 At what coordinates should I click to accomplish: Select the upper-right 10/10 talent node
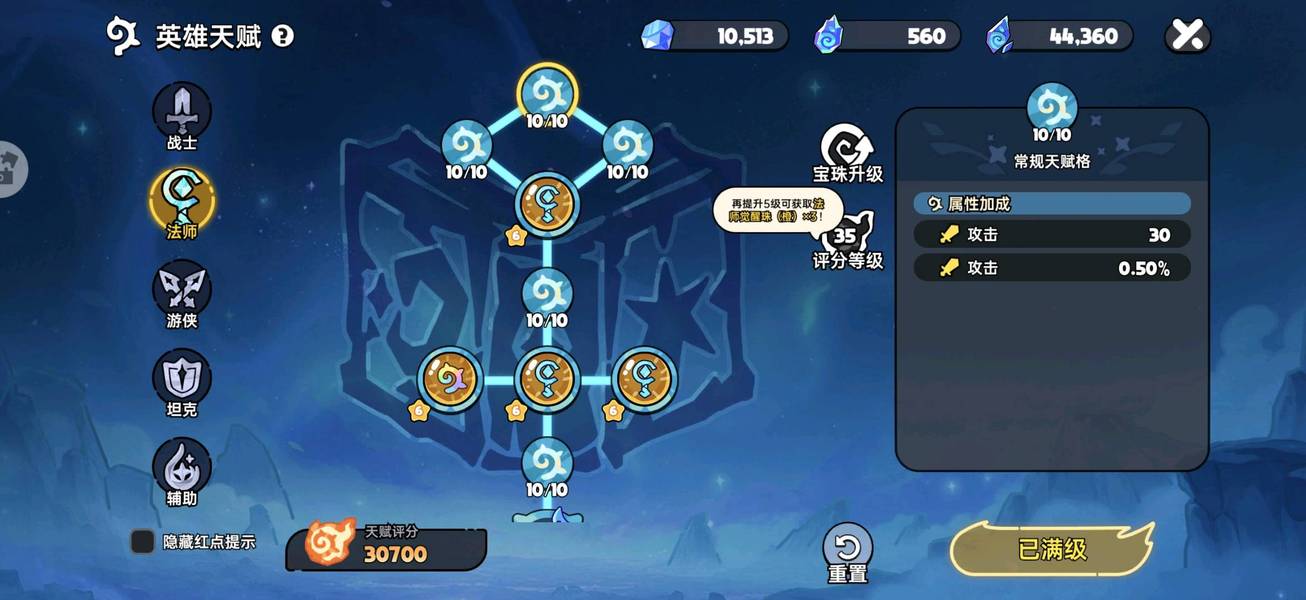[628, 144]
